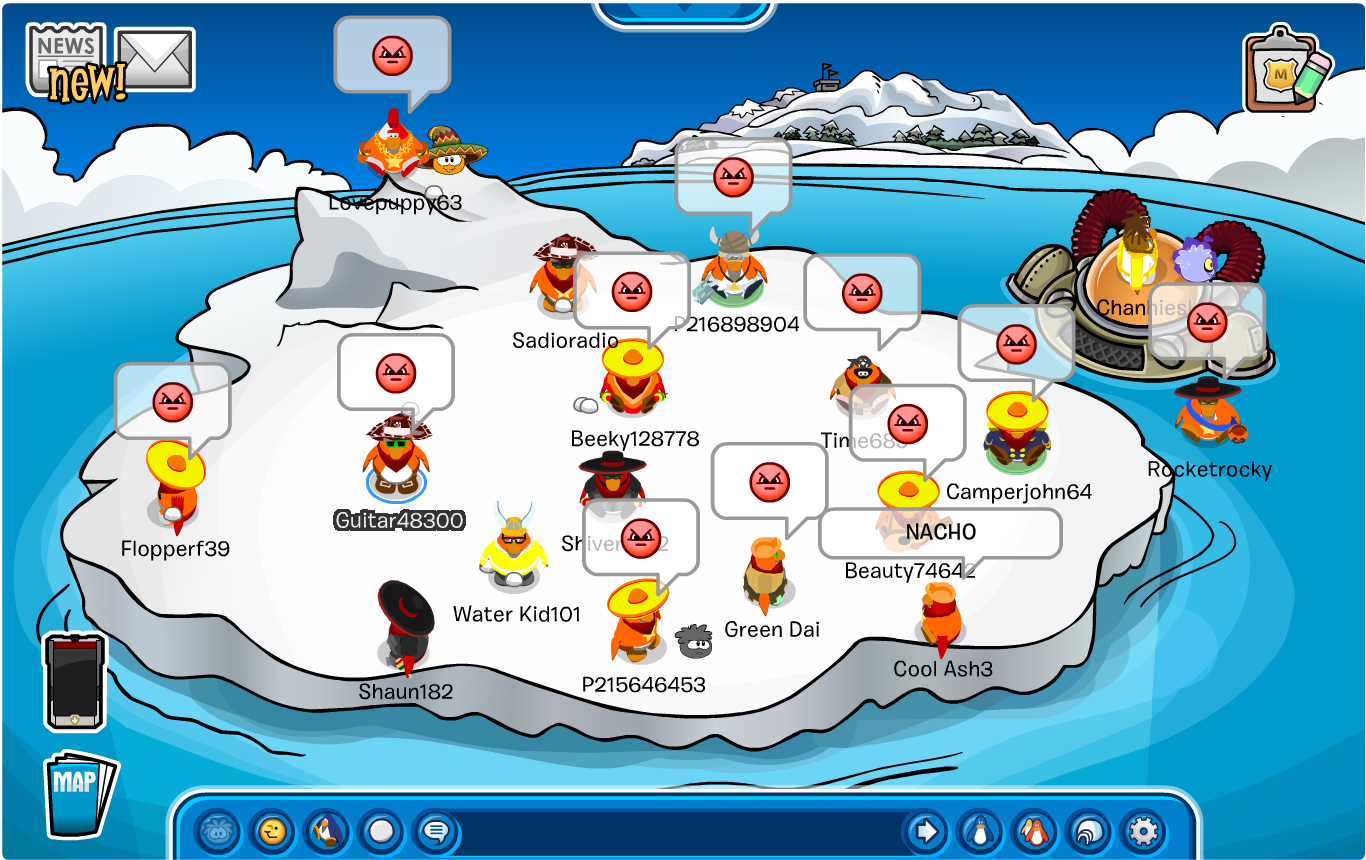Click the greyed-out puffle button

coord(217,830)
